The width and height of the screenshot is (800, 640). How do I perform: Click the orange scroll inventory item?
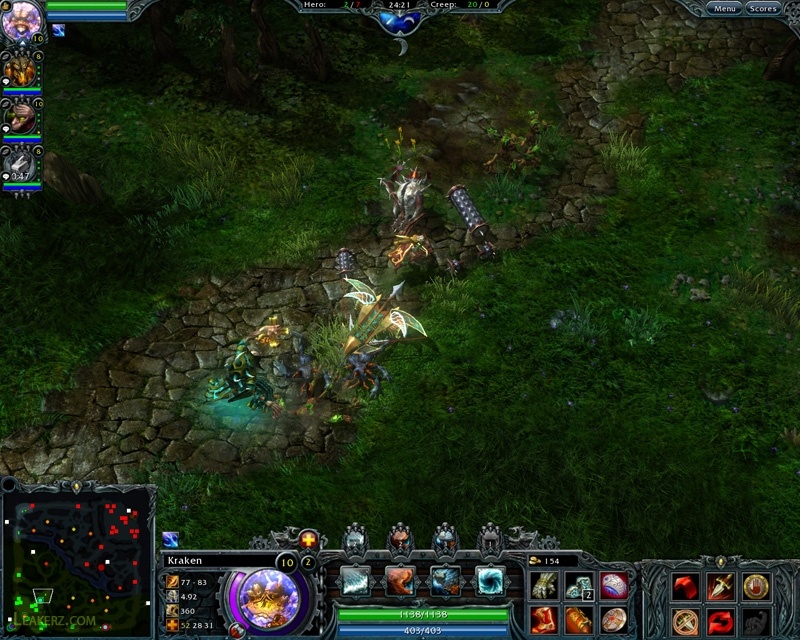[580, 619]
